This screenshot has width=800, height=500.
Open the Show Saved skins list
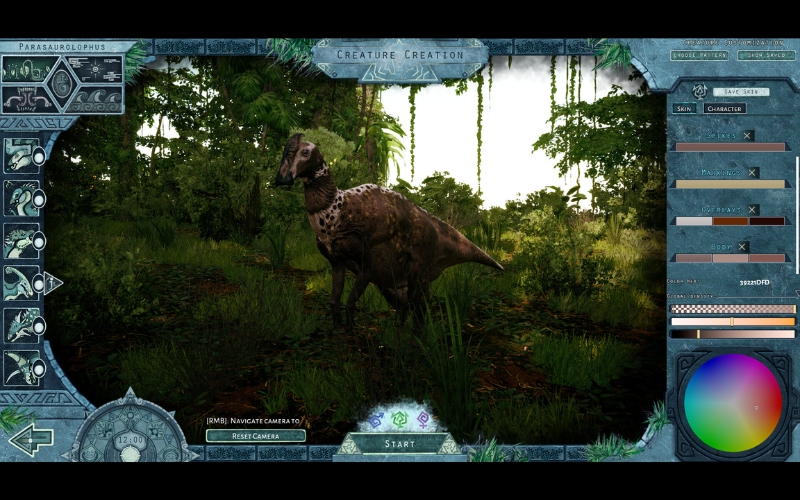[766, 56]
